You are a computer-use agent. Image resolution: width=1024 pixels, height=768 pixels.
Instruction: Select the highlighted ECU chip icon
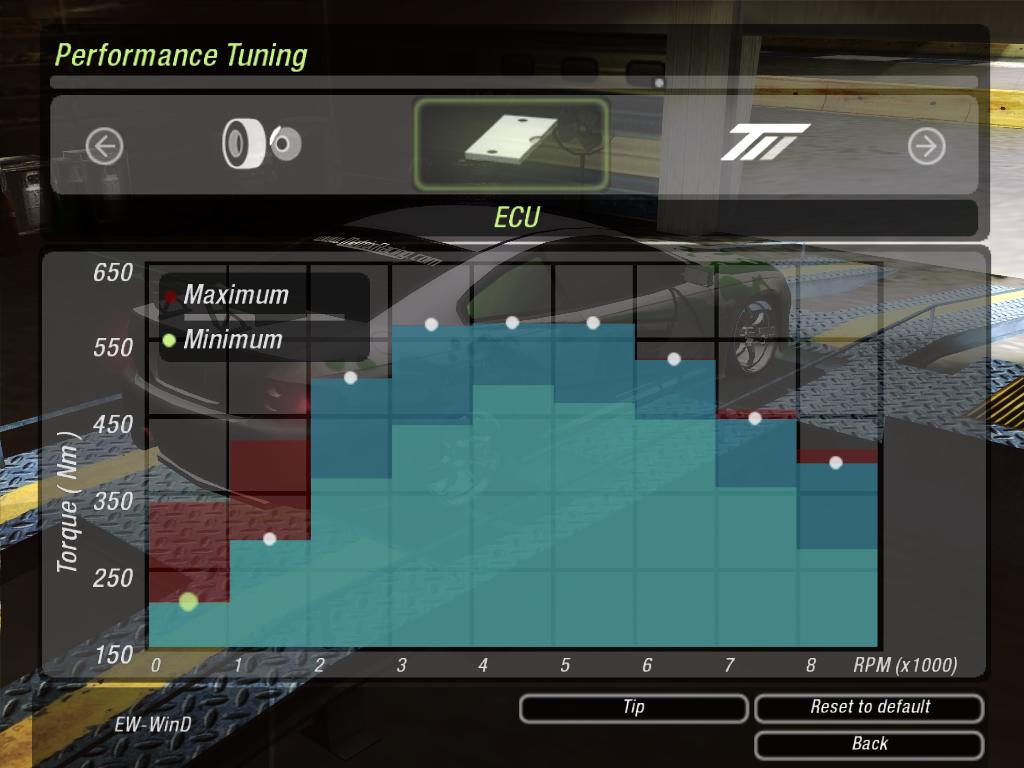pyautogui.click(x=511, y=144)
